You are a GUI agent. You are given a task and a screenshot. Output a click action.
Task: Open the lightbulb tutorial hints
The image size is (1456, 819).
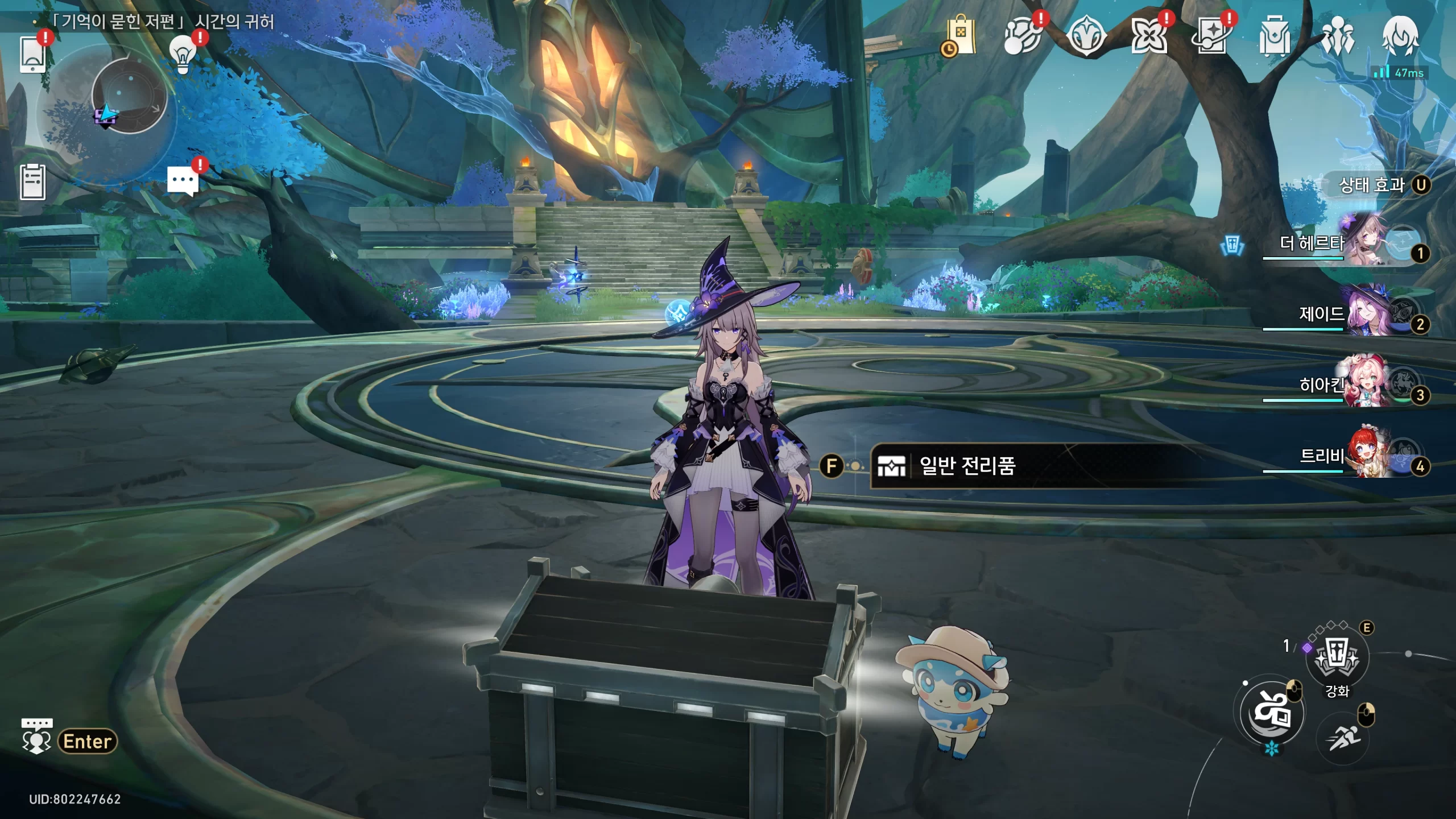[183, 54]
